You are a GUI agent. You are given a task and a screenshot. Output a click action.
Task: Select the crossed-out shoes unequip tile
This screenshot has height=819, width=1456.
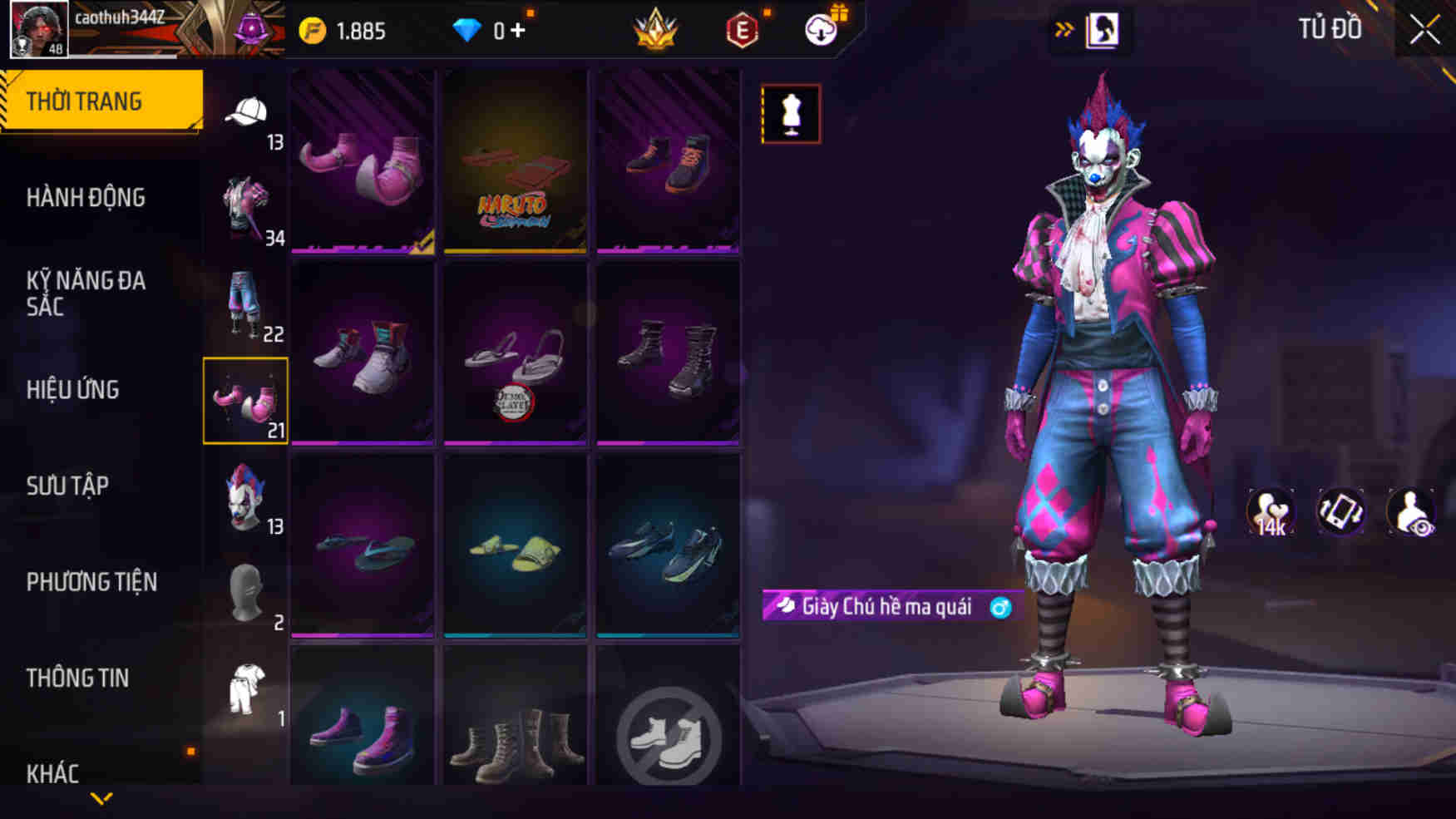click(x=668, y=736)
